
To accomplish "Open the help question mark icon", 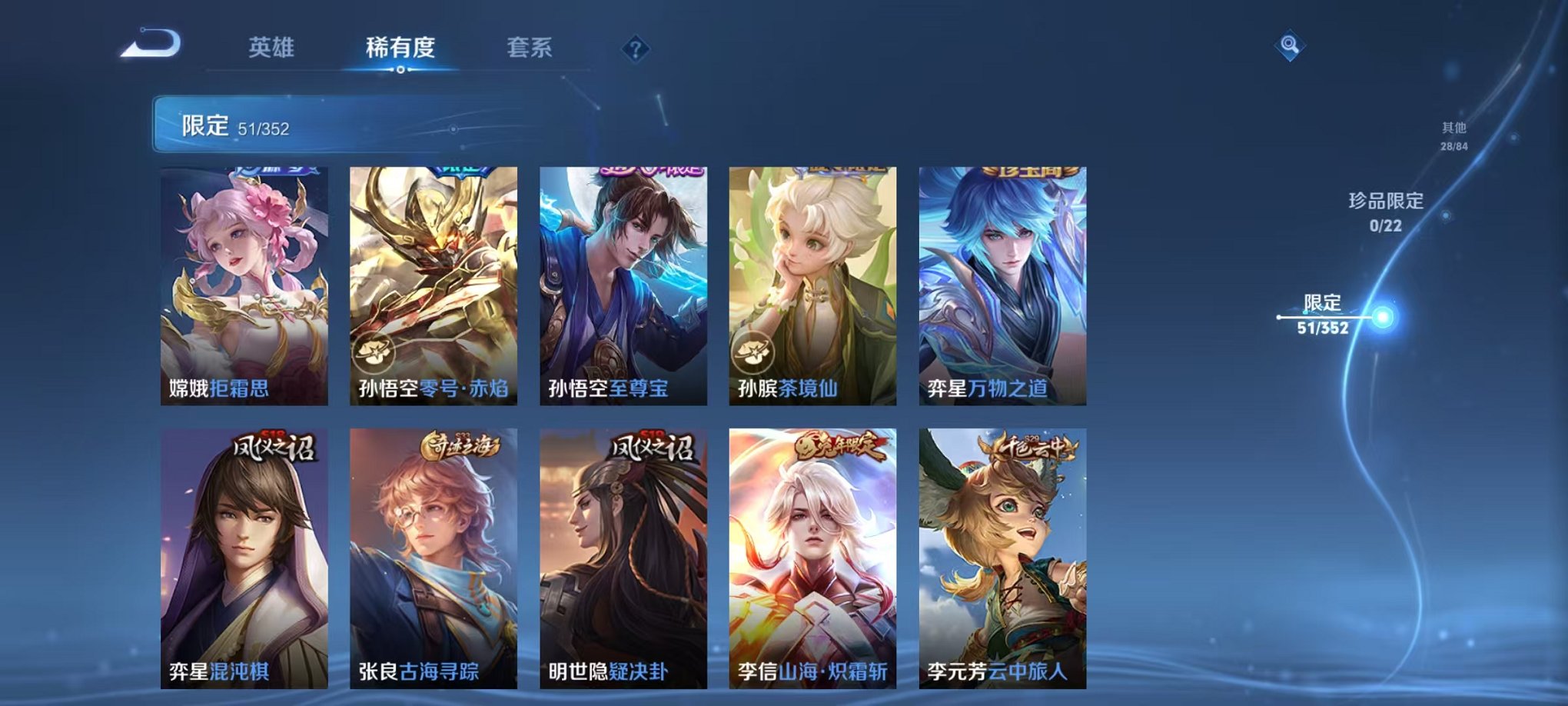I will click(633, 50).
